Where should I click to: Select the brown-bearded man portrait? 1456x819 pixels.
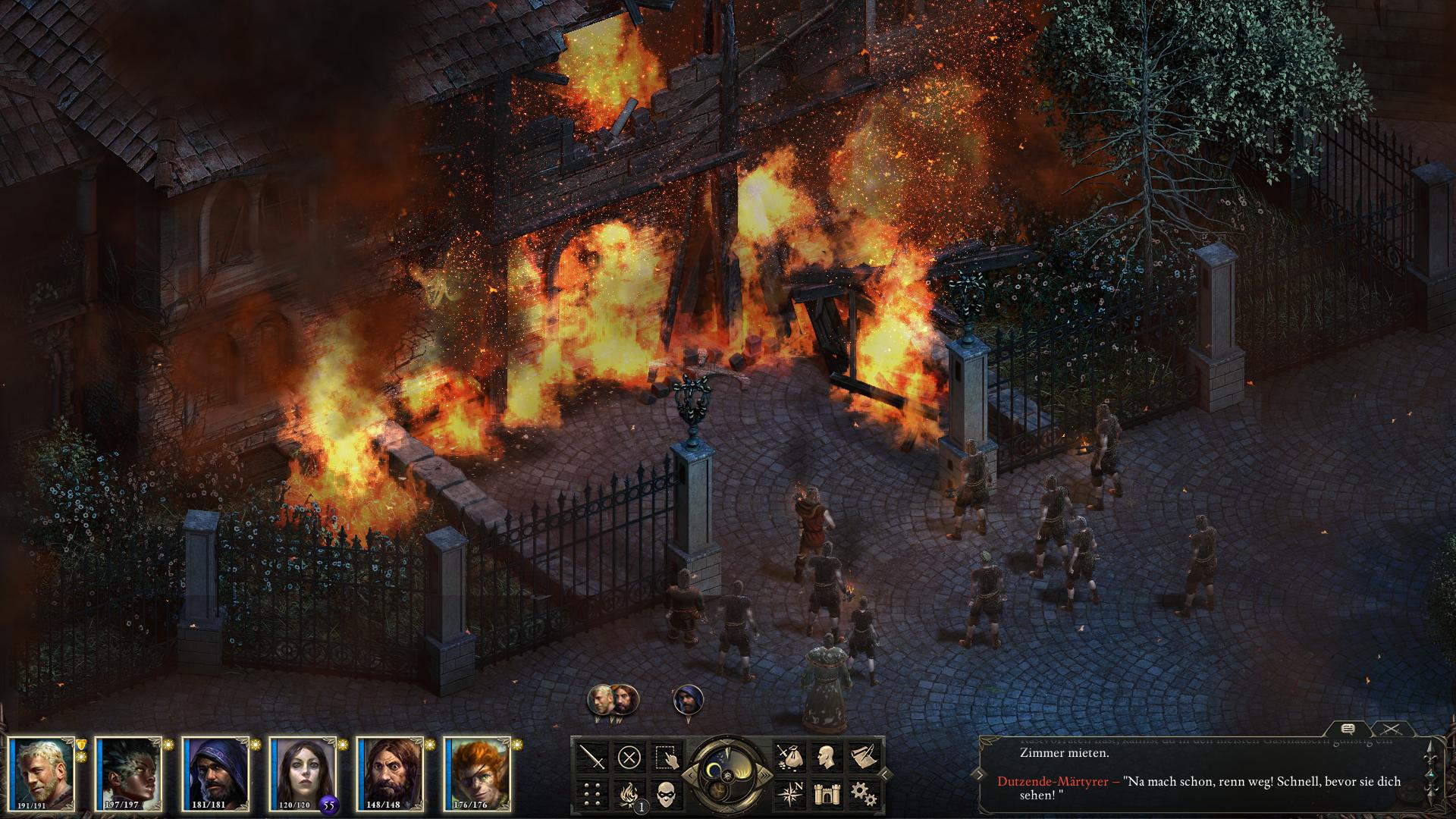tap(390, 771)
